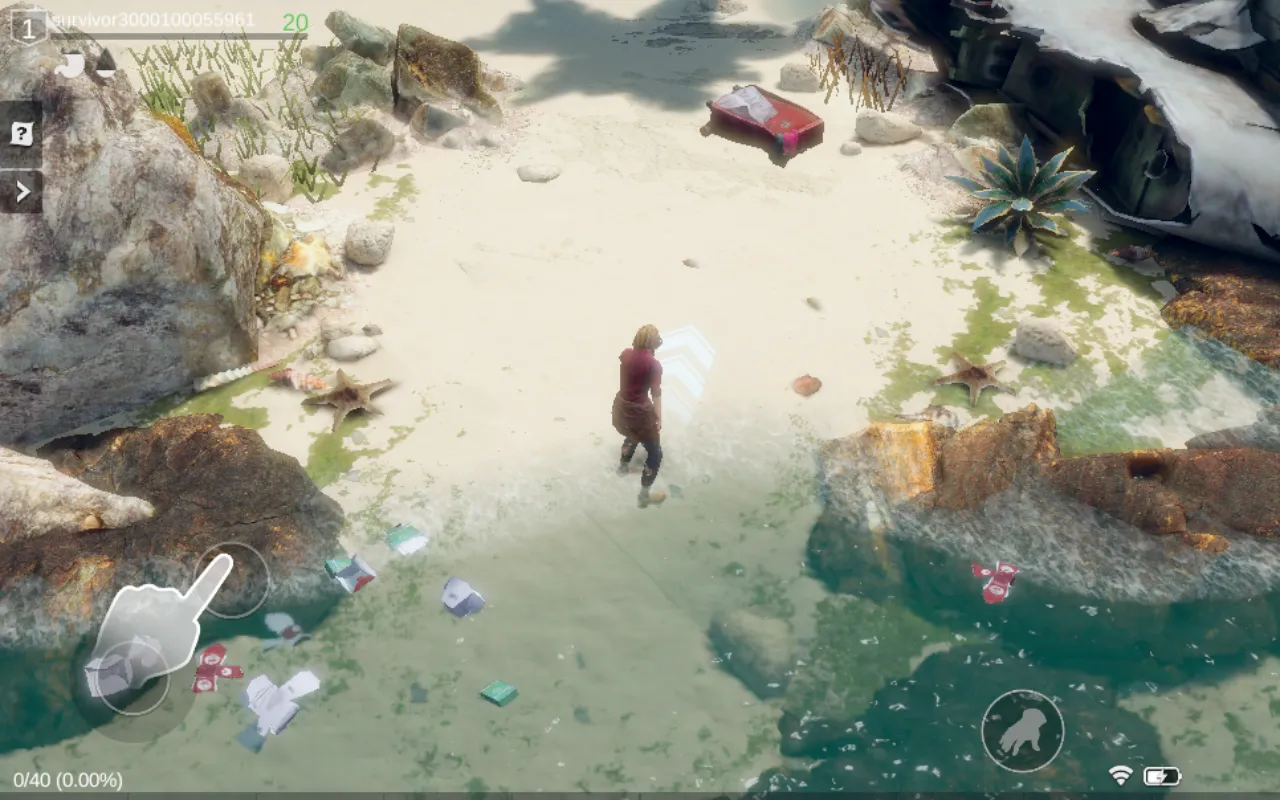
Task: Tap the hand interact button
Action: [1021, 731]
